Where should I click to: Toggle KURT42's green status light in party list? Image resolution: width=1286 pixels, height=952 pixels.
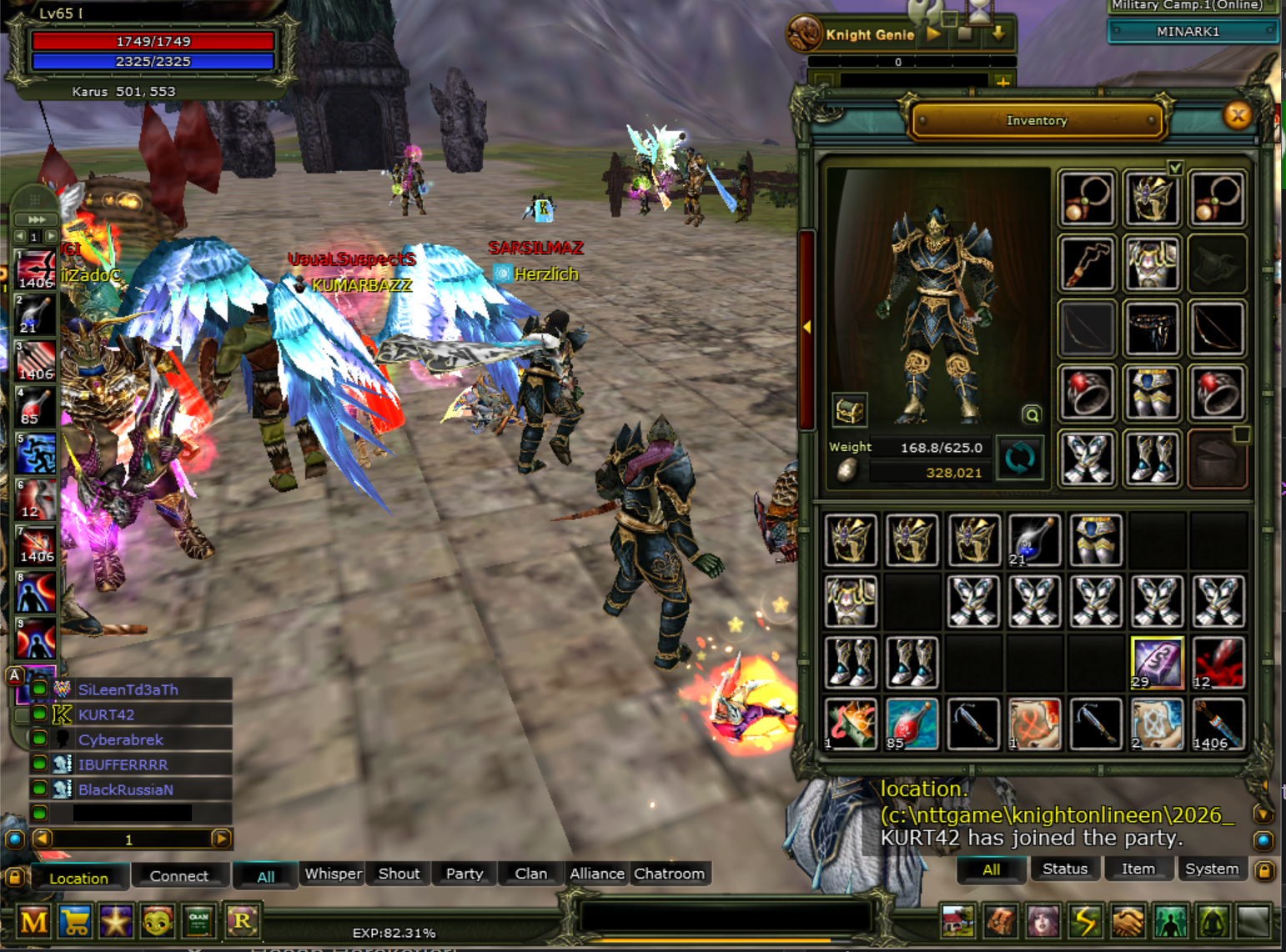pyautogui.click(x=40, y=714)
